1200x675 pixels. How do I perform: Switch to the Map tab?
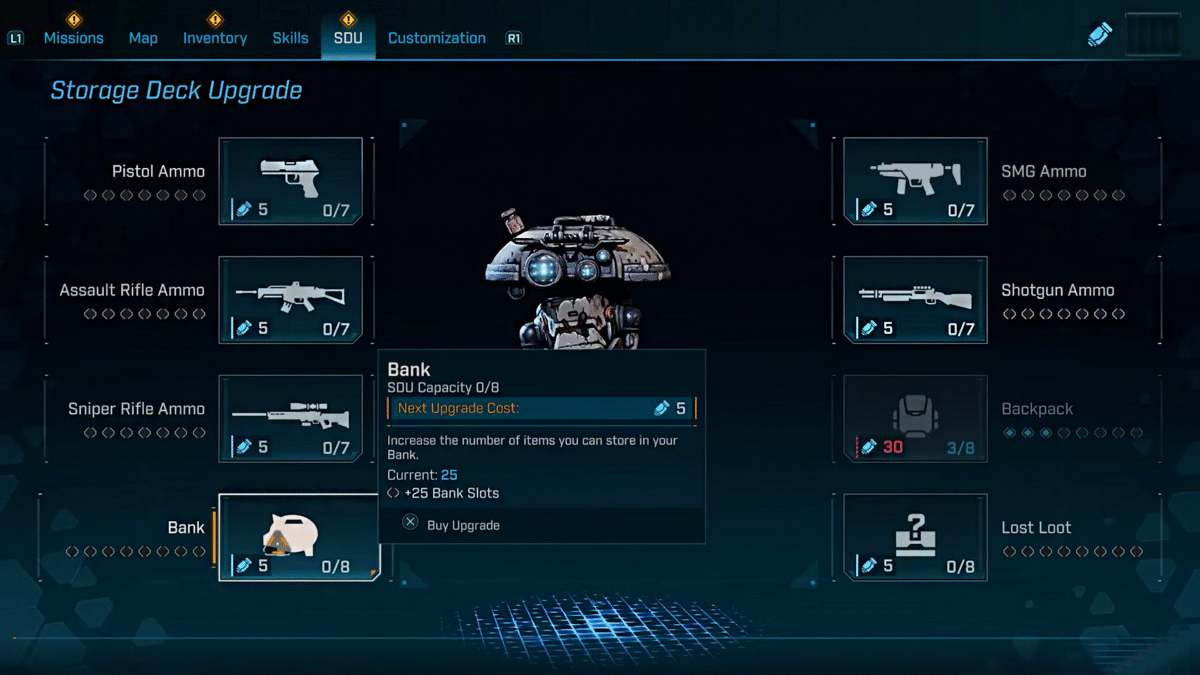tap(143, 38)
